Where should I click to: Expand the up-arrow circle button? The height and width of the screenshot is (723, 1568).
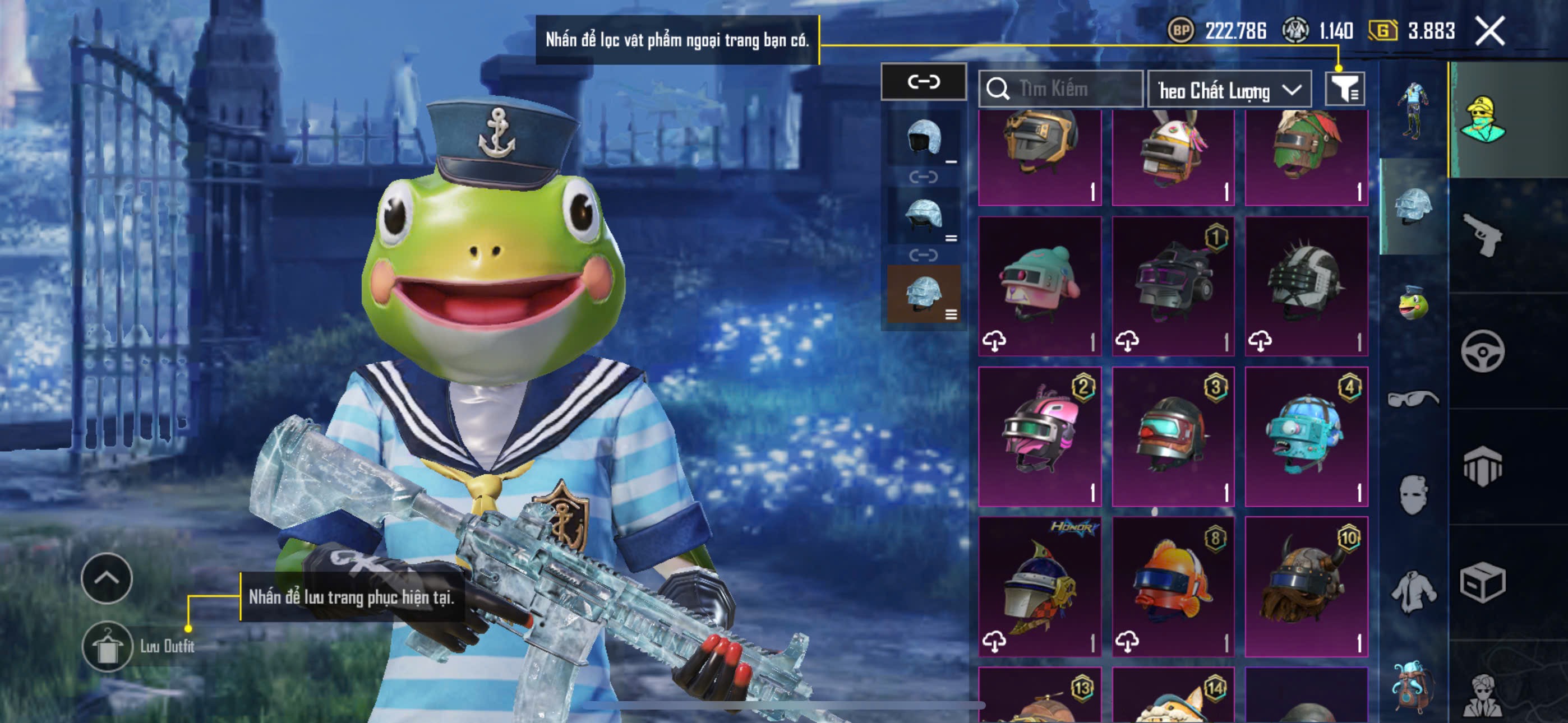click(107, 577)
